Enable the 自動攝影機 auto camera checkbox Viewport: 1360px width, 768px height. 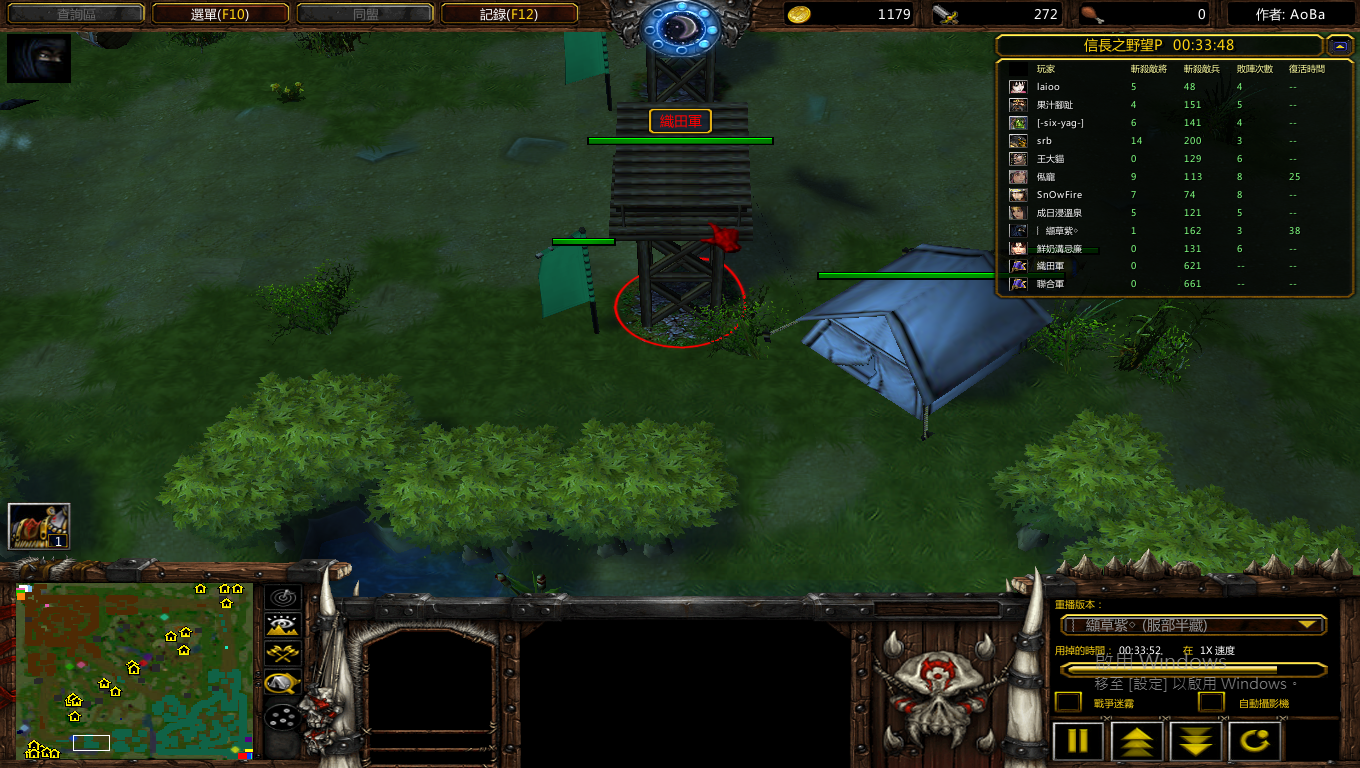[1211, 703]
